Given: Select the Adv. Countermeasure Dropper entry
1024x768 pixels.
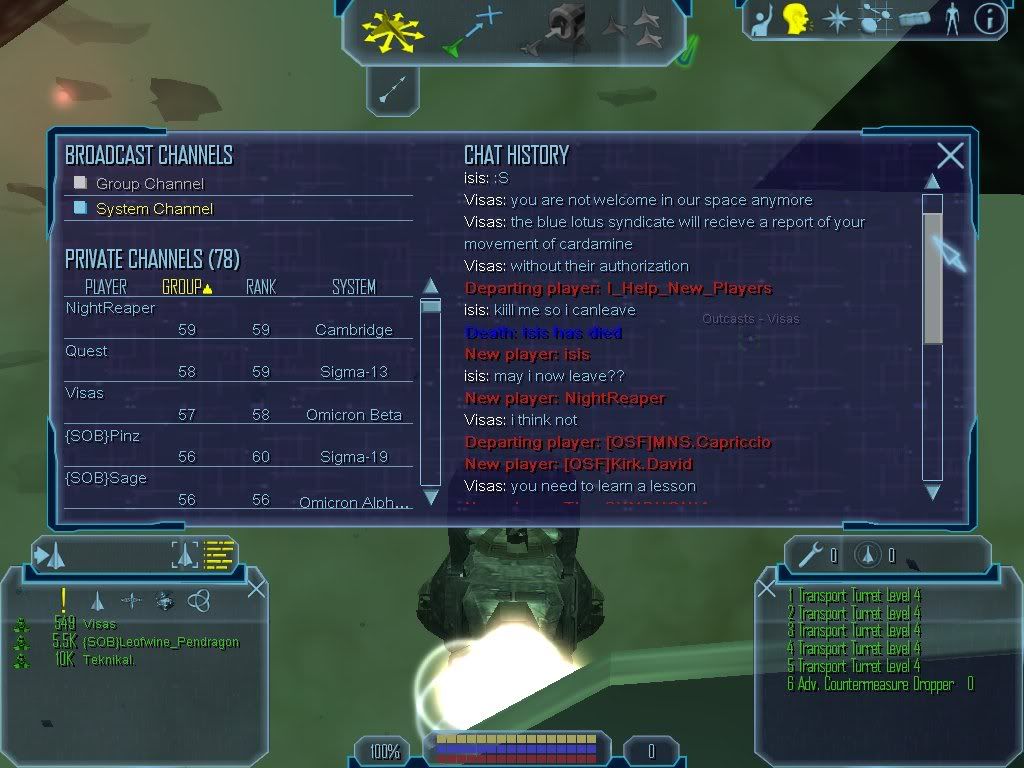Looking at the screenshot, I should [872, 684].
